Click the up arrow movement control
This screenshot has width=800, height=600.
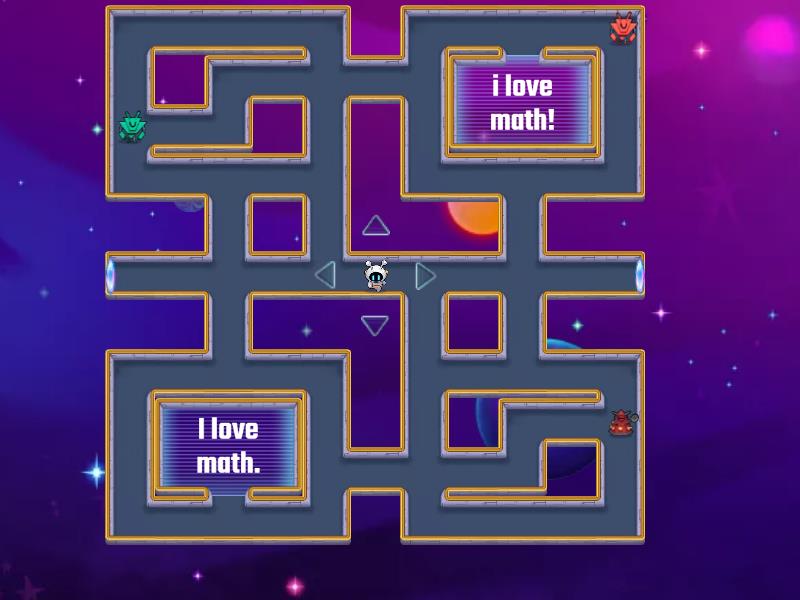coord(375,226)
